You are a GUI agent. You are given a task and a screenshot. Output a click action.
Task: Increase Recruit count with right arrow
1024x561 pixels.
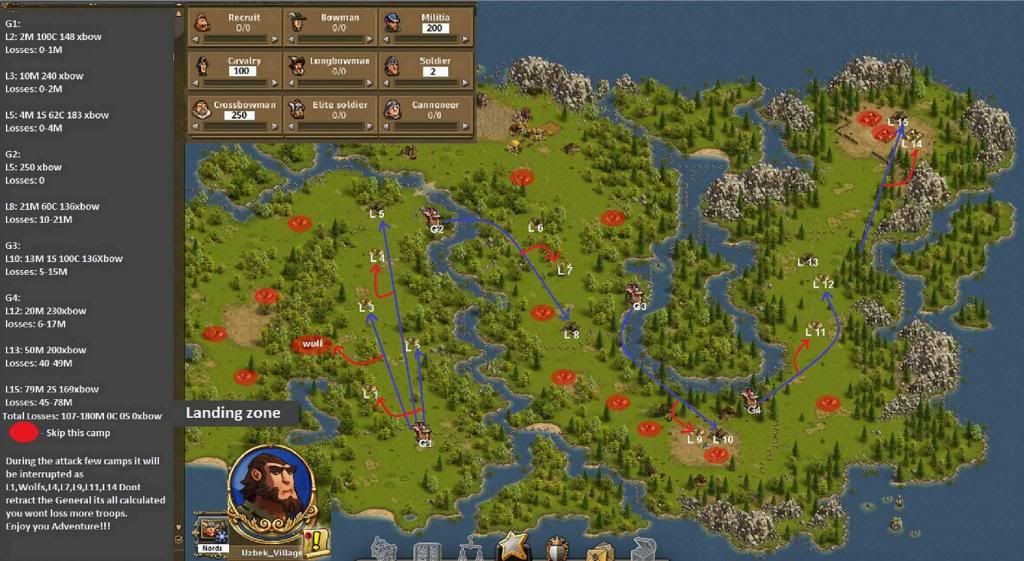pos(277,39)
